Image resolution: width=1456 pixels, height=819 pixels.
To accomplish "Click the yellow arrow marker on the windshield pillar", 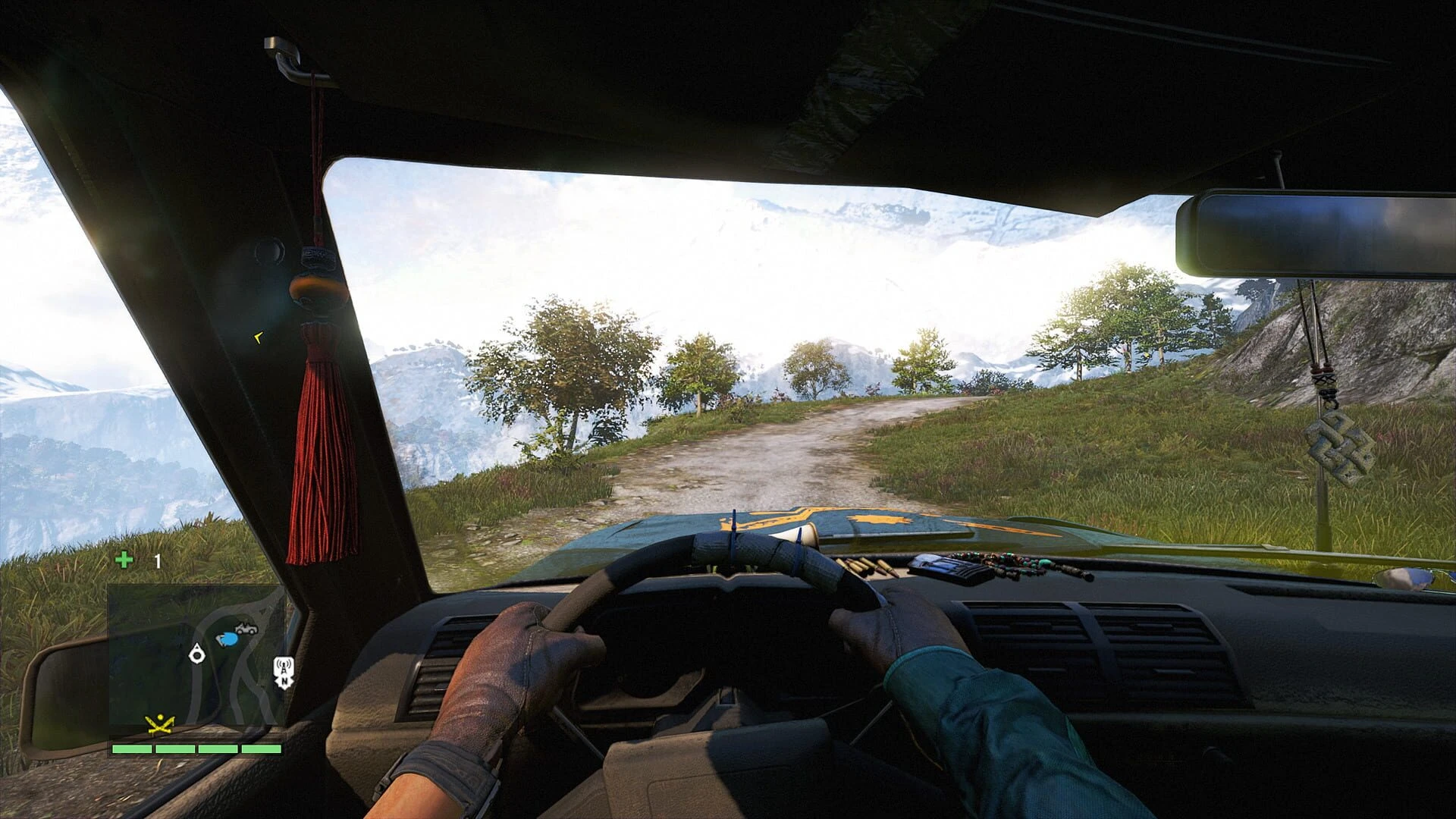I will coord(258,336).
